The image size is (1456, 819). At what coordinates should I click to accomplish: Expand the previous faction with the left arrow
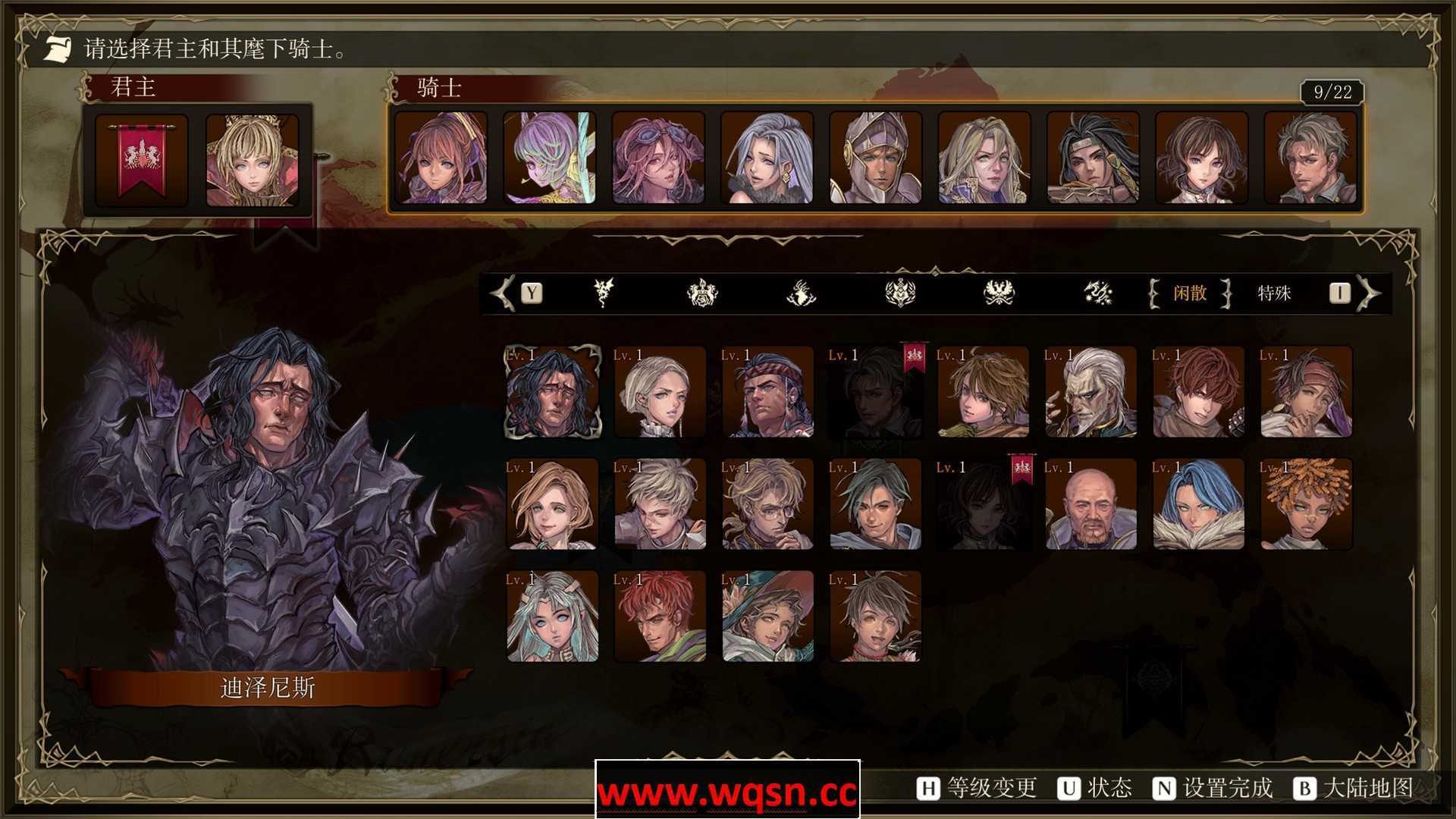tap(501, 294)
